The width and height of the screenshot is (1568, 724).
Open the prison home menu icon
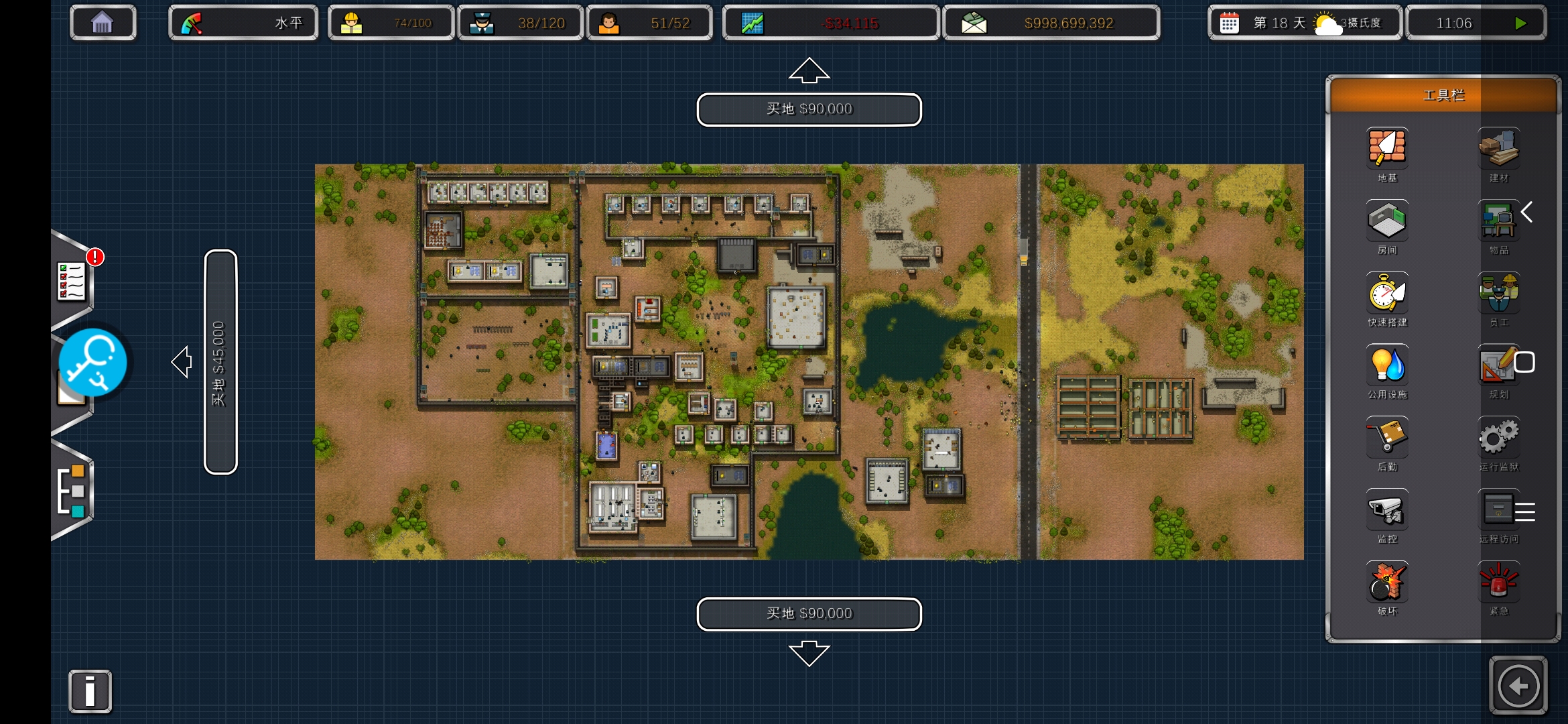click(x=103, y=23)
